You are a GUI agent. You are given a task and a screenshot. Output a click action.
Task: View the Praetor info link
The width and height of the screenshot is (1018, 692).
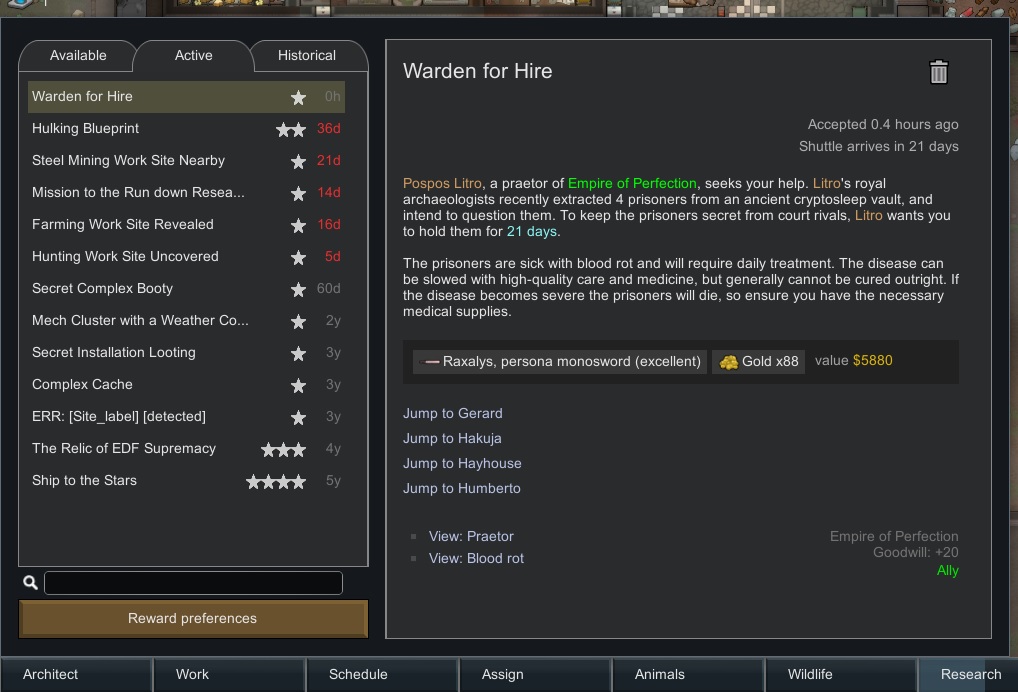[x=471, y=537]
